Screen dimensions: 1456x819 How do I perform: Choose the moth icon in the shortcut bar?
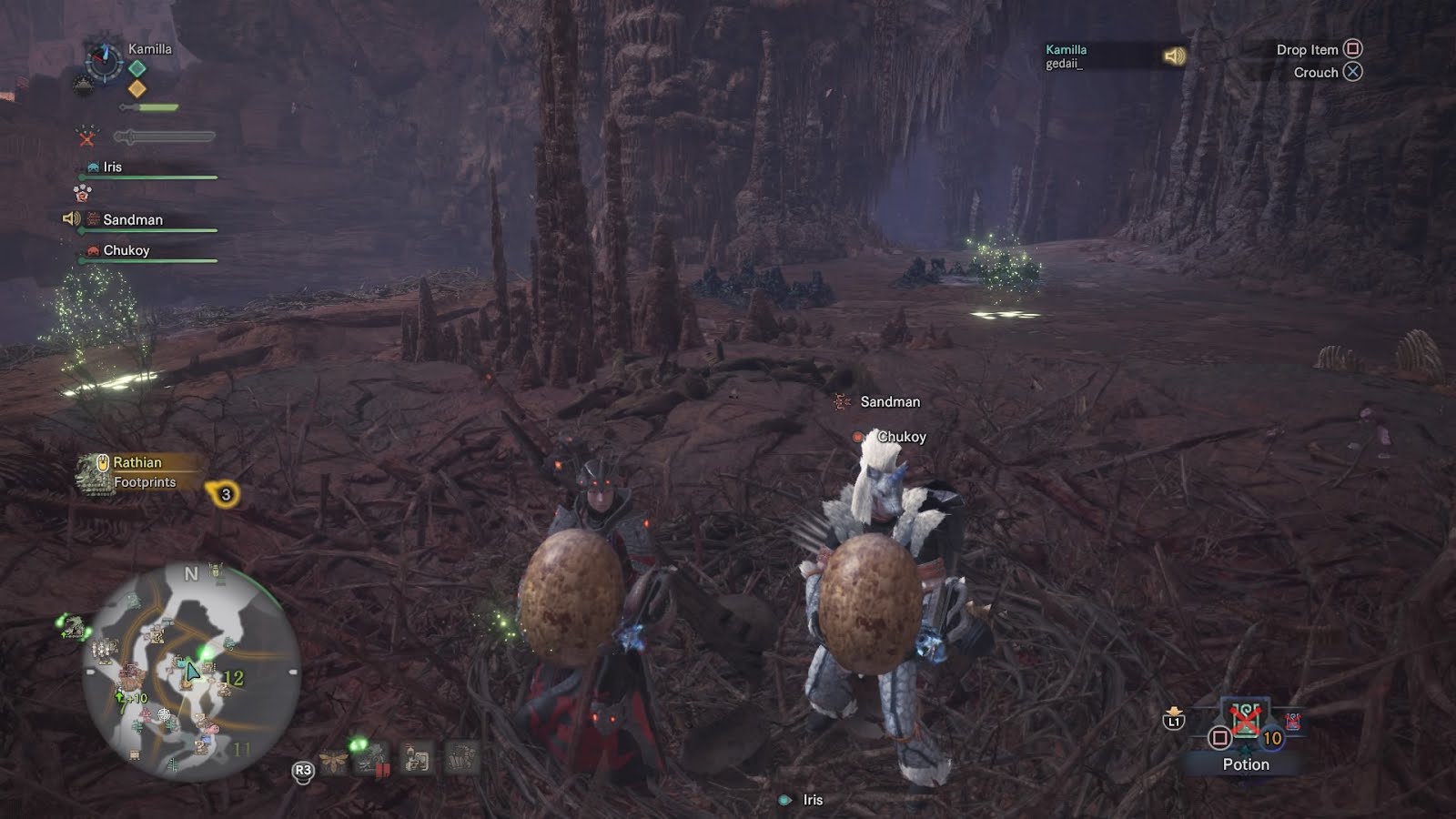(x=333, y=761)
